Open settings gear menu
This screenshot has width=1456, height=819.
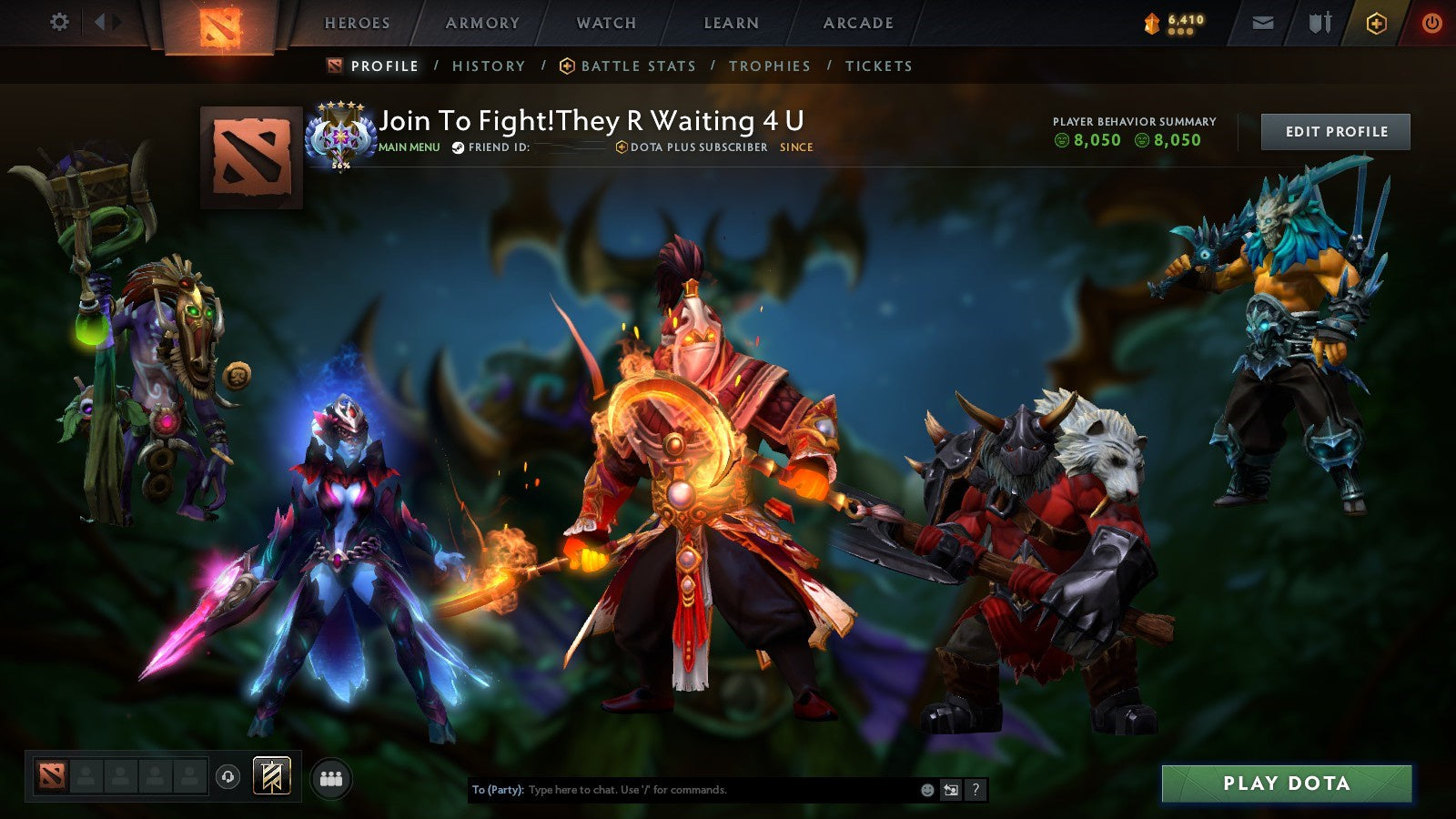tap(59, 20)
